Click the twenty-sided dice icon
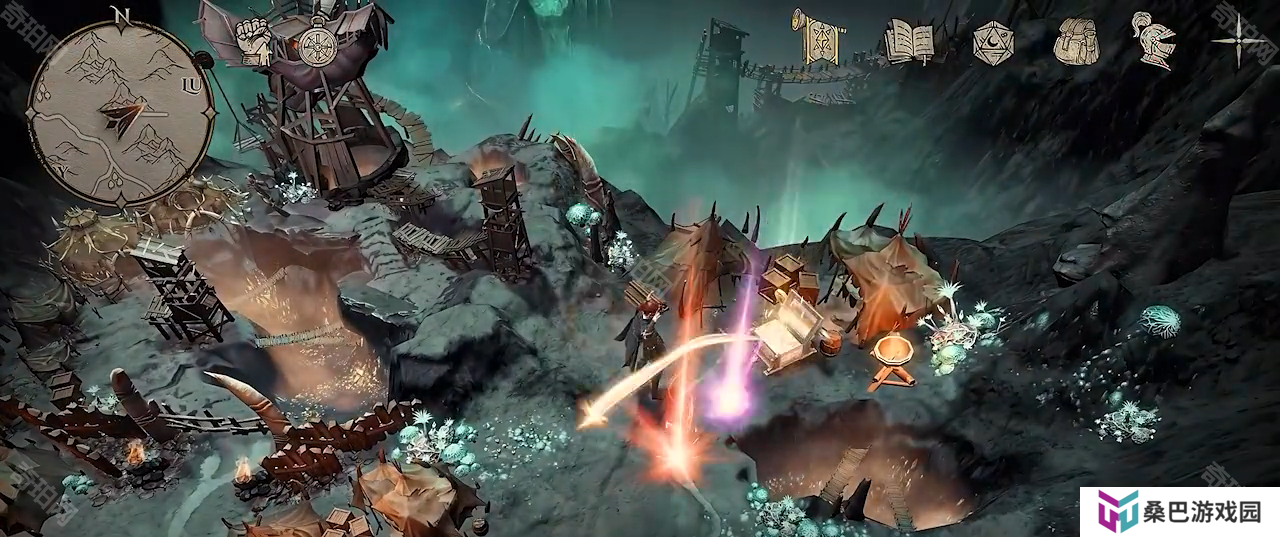This screenshot has width=1280, height=537. coord(993,42)
